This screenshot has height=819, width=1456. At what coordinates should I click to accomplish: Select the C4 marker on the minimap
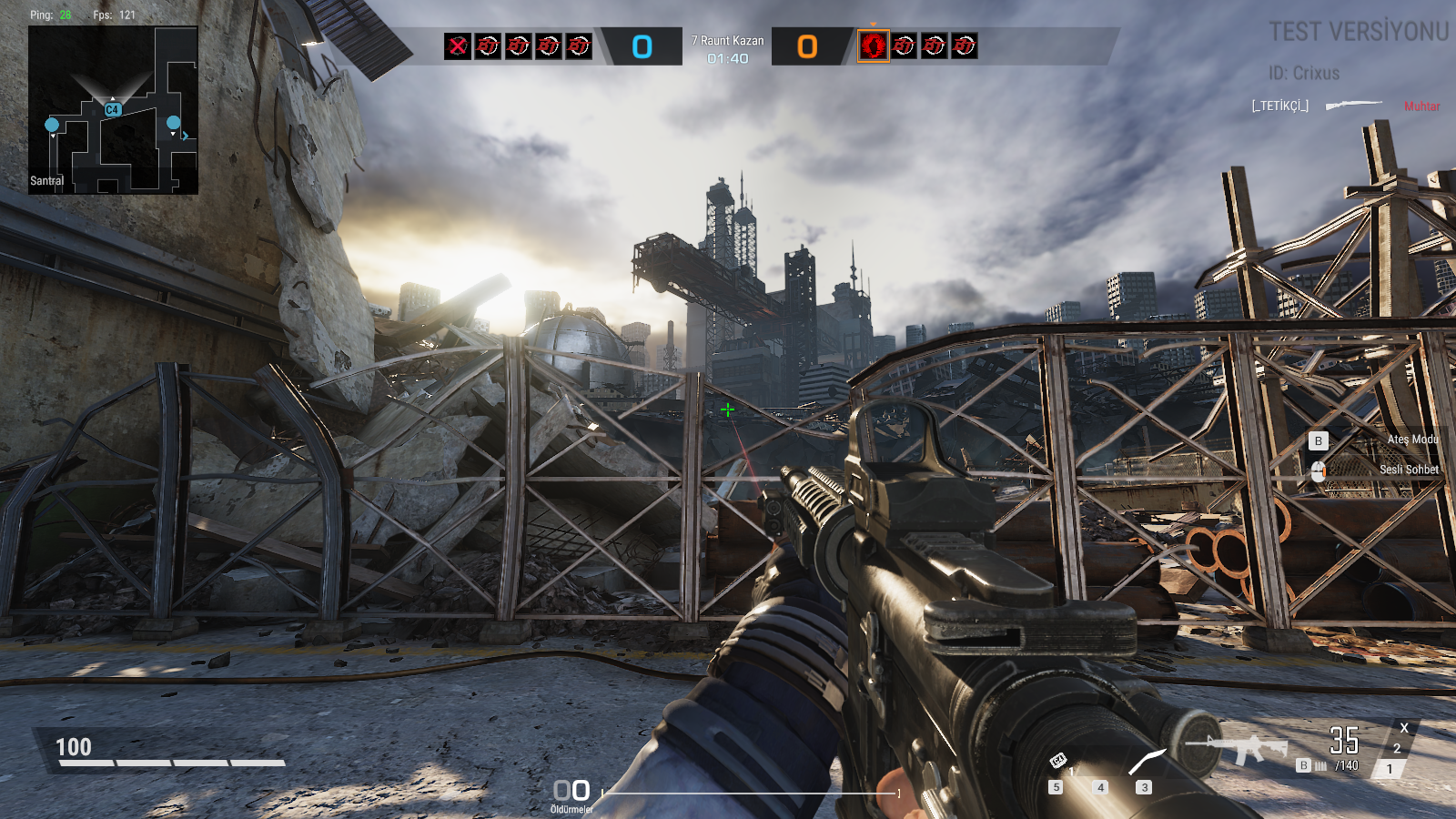pyautogui.click(x=112, y=109)
